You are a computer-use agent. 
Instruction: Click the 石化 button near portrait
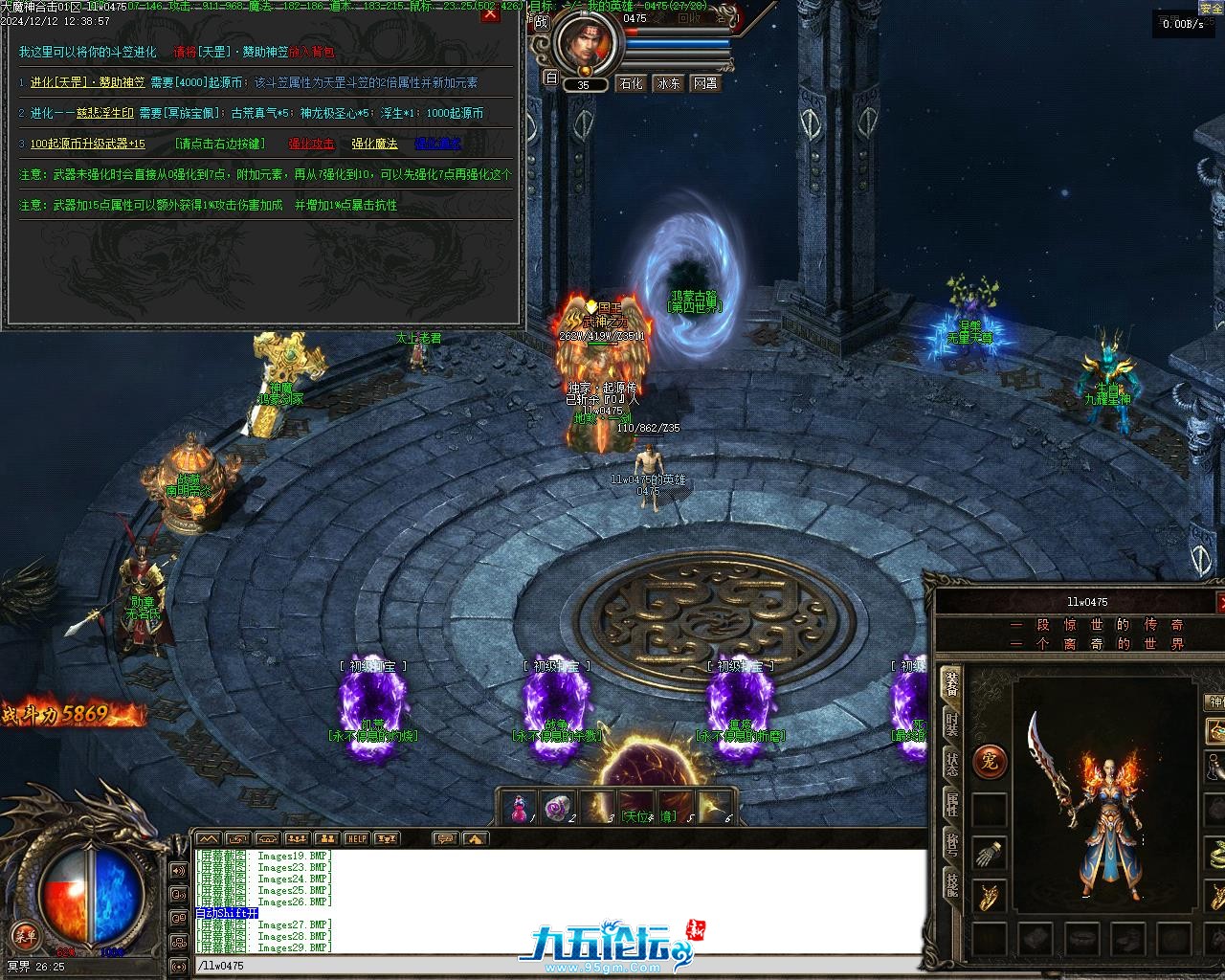632,83
